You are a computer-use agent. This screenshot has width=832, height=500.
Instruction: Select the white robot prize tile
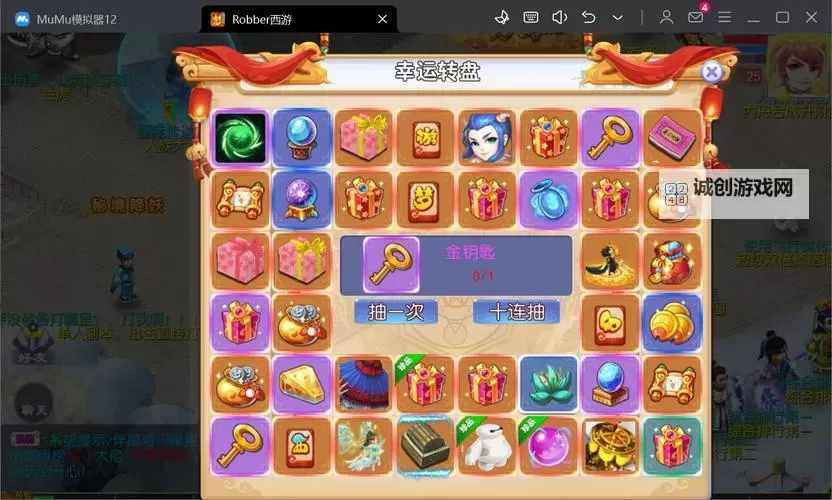tap(487, 445)
